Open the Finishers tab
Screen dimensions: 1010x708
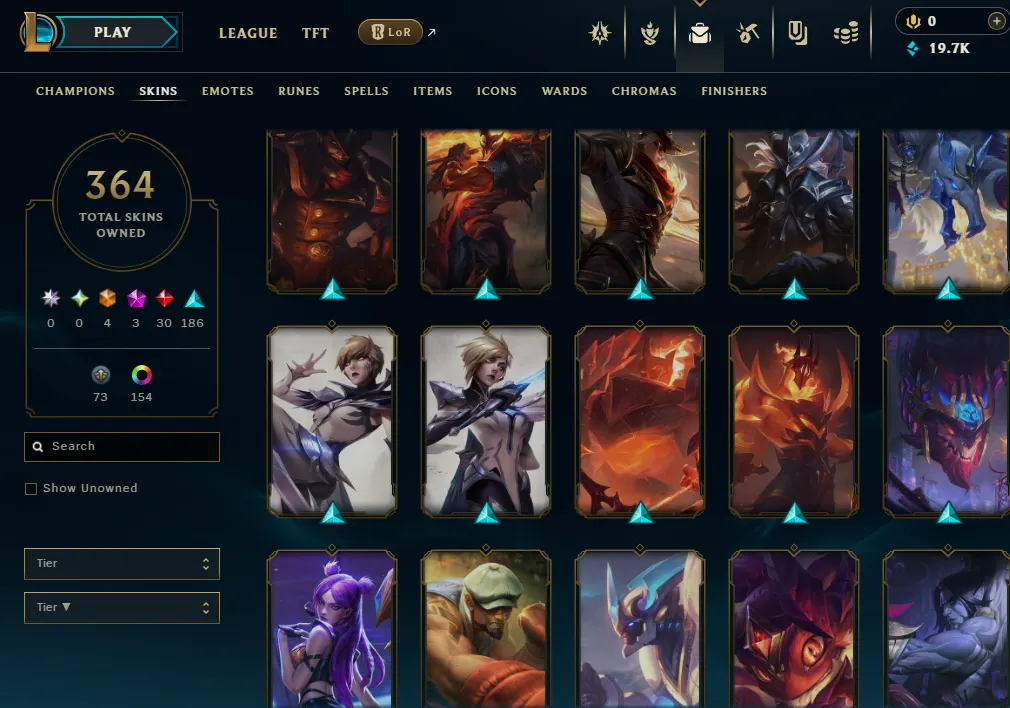tap(734, 91)
